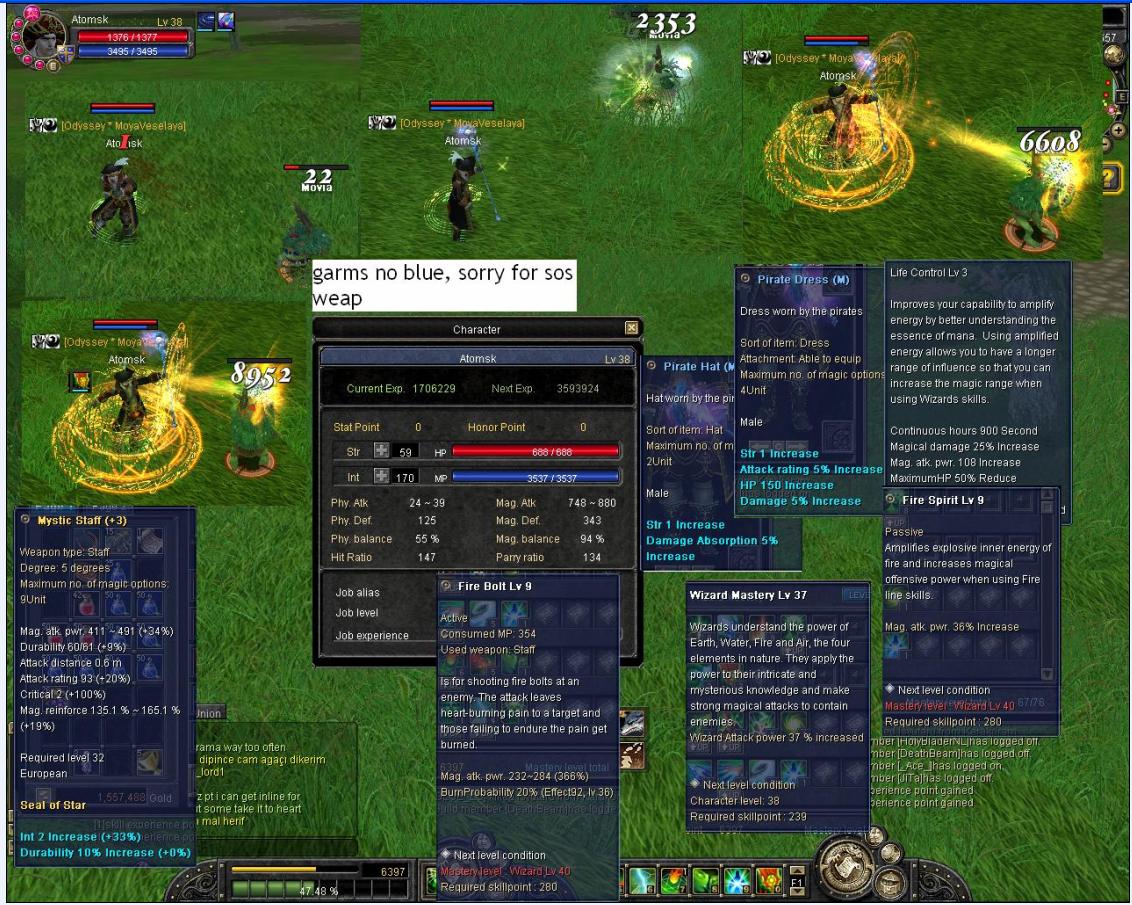Cast the blue burst skill in slot 9

pyautogui.click(x=736, y=882)
